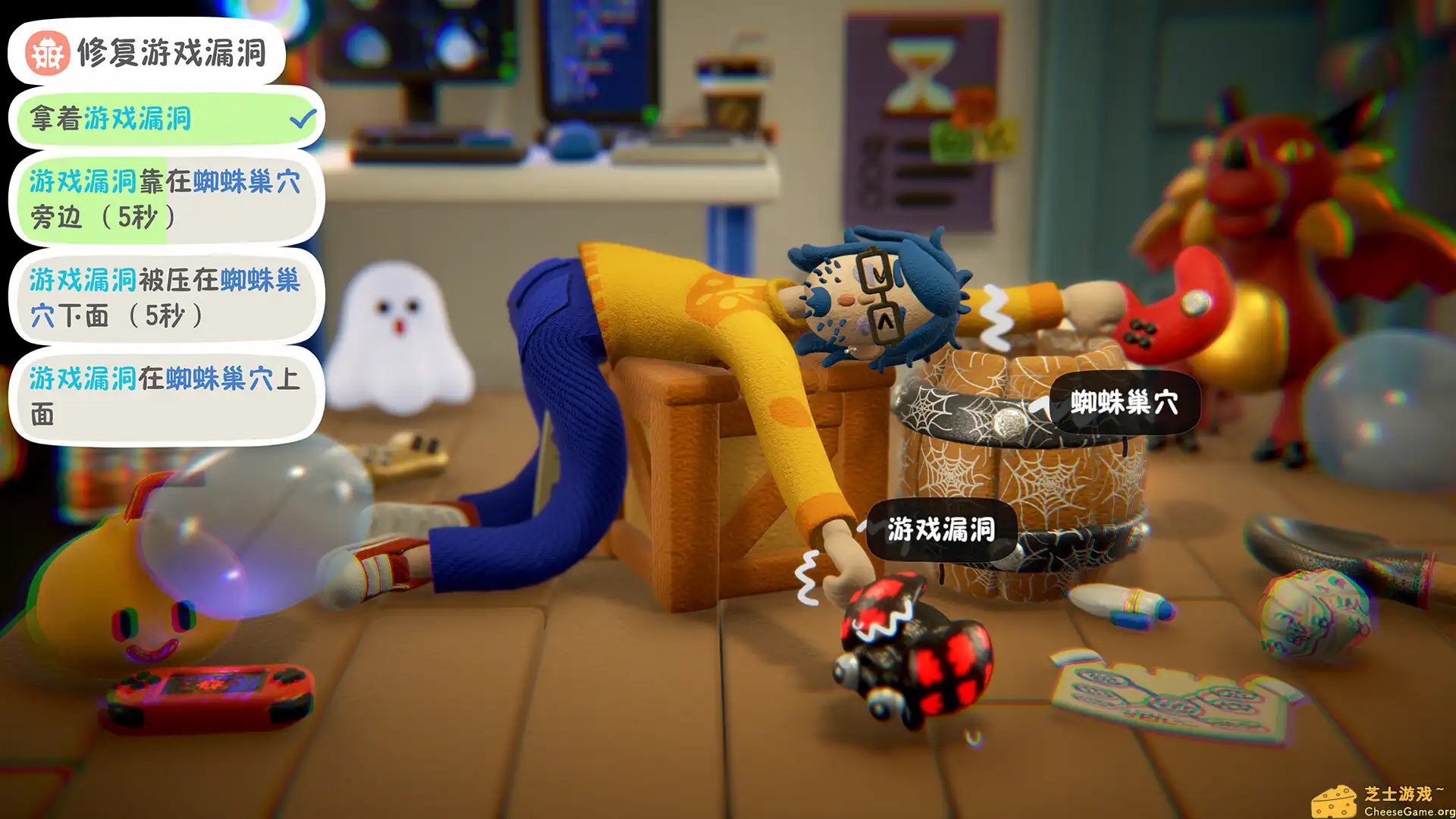Check the objective 游戏漏洞靠在蜘蛛巢穴旁边

pos(167,201)
